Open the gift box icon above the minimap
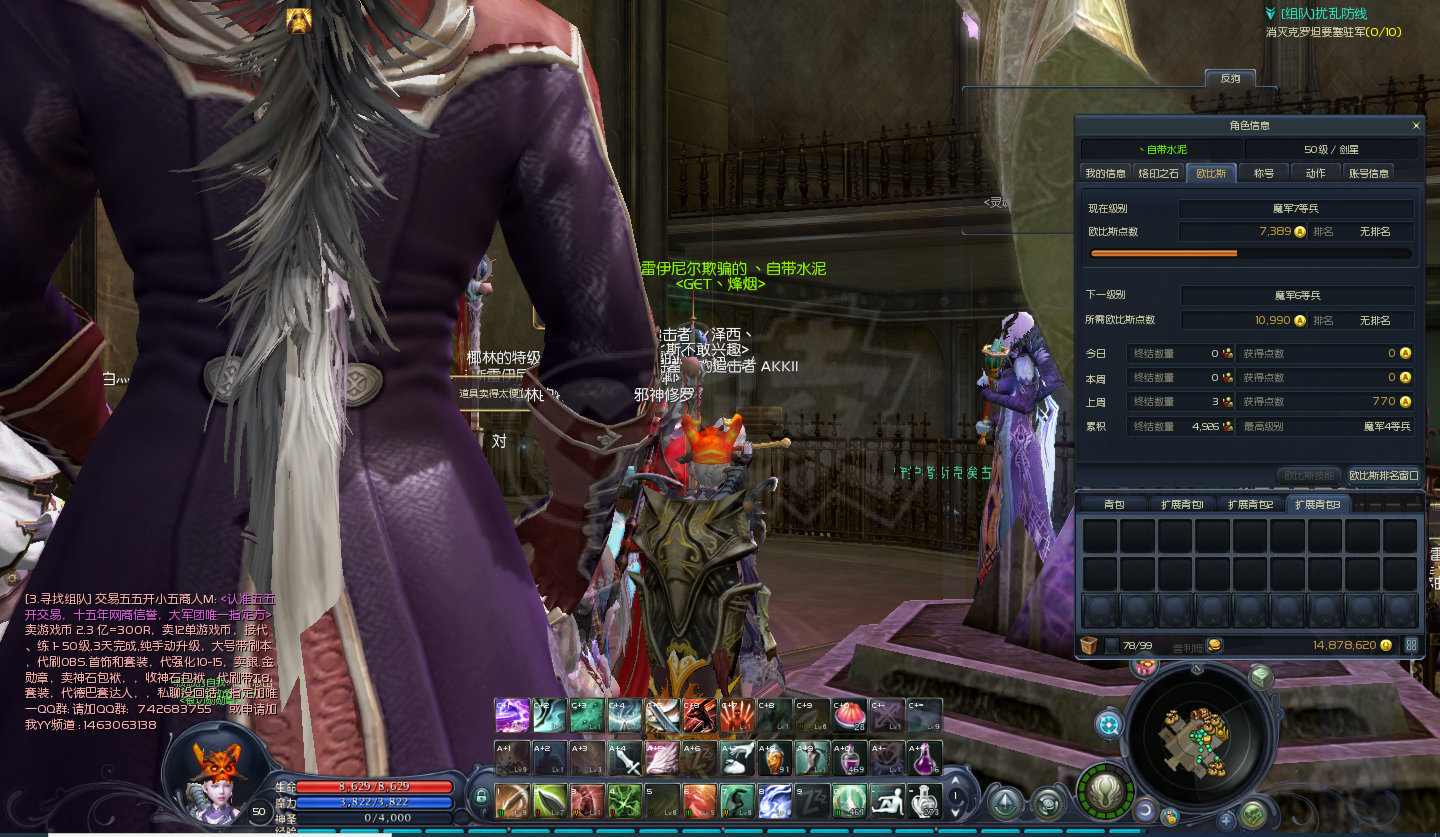Image resolution: width=1440 pixels, height=837 pixels. pyautogui.click(x=1145, y=666)
